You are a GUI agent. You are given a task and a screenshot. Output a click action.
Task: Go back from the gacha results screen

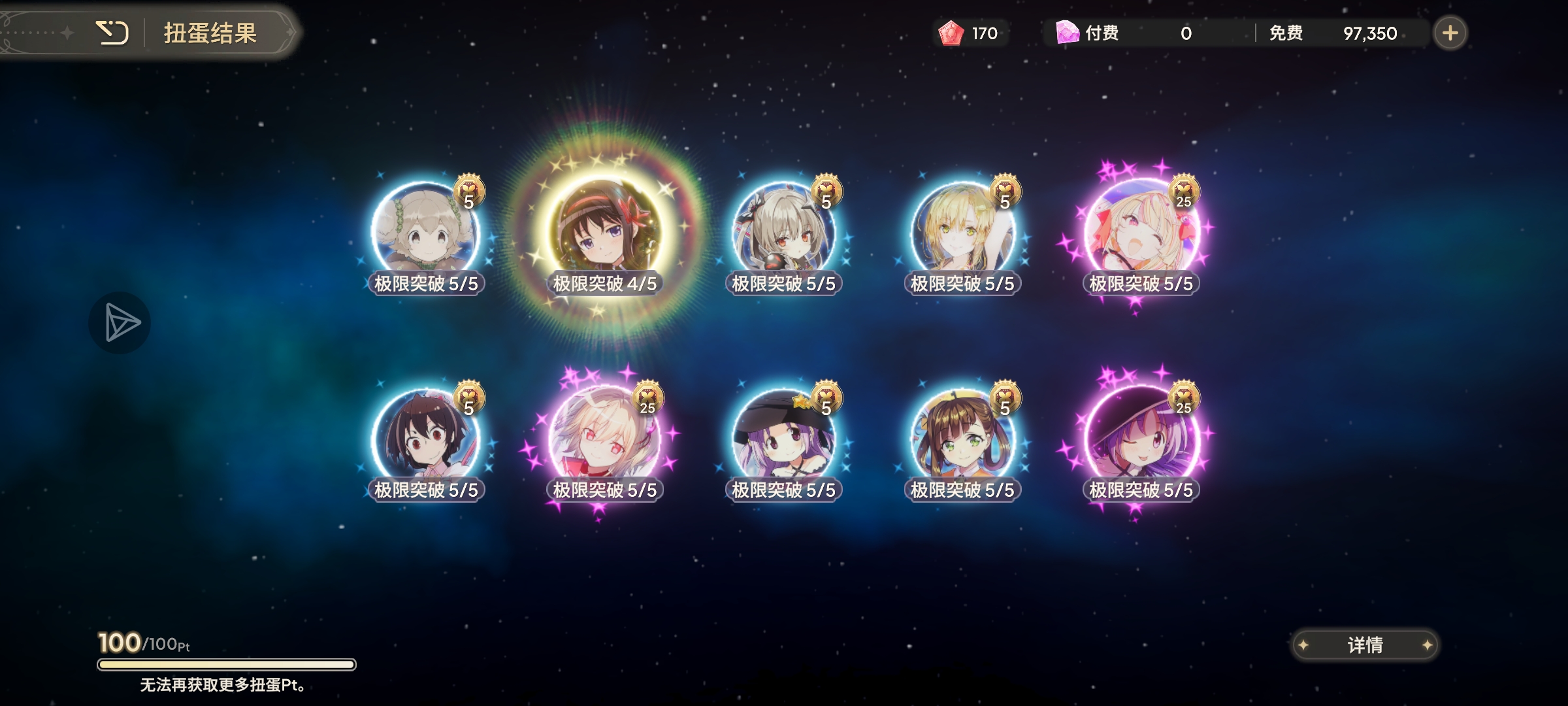click(x=112, y=33)
